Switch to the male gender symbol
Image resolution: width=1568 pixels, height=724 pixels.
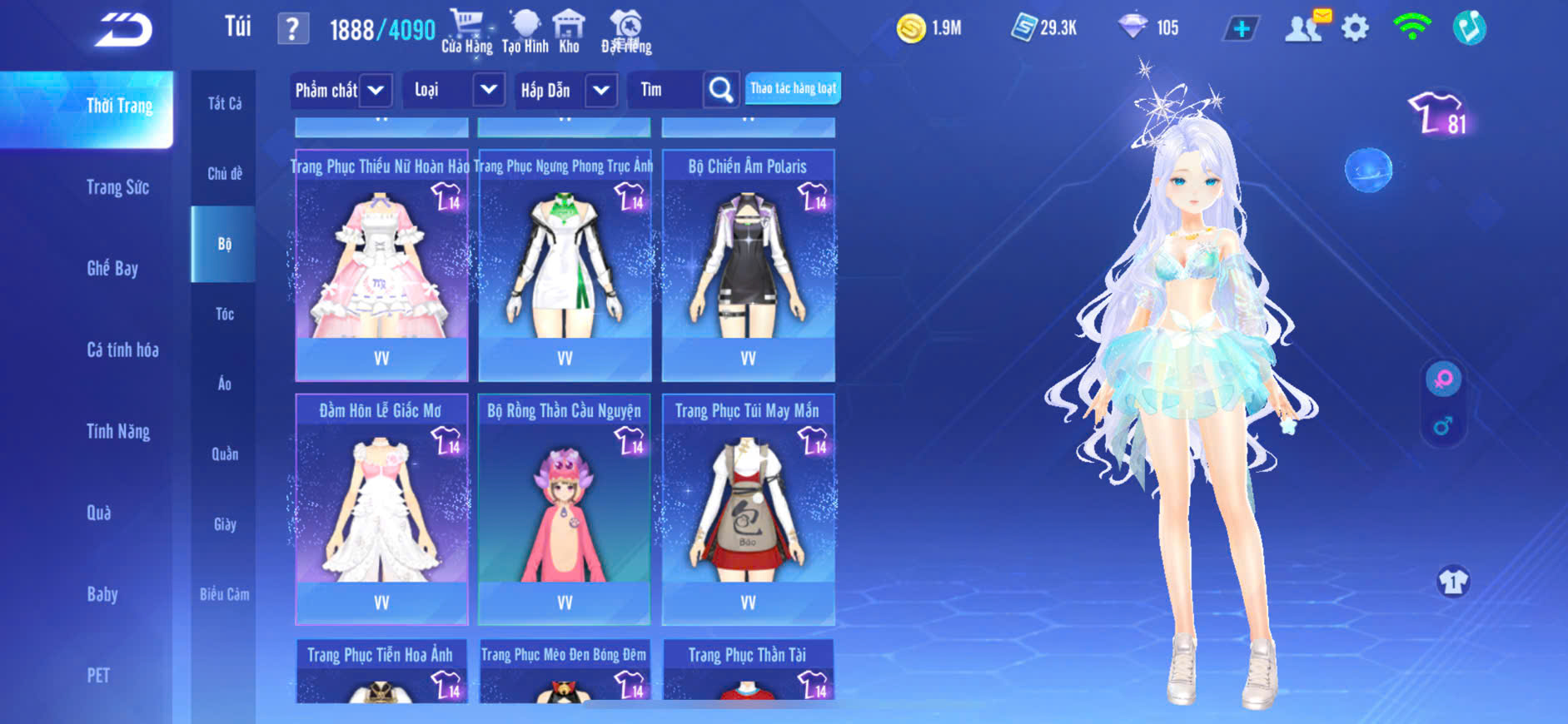pos(1443,426)
